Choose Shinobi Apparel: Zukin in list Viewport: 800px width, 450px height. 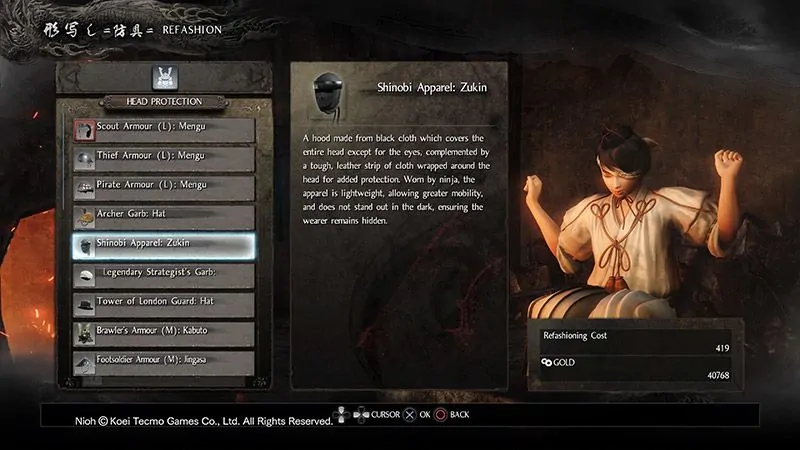[x=163, y=244]
